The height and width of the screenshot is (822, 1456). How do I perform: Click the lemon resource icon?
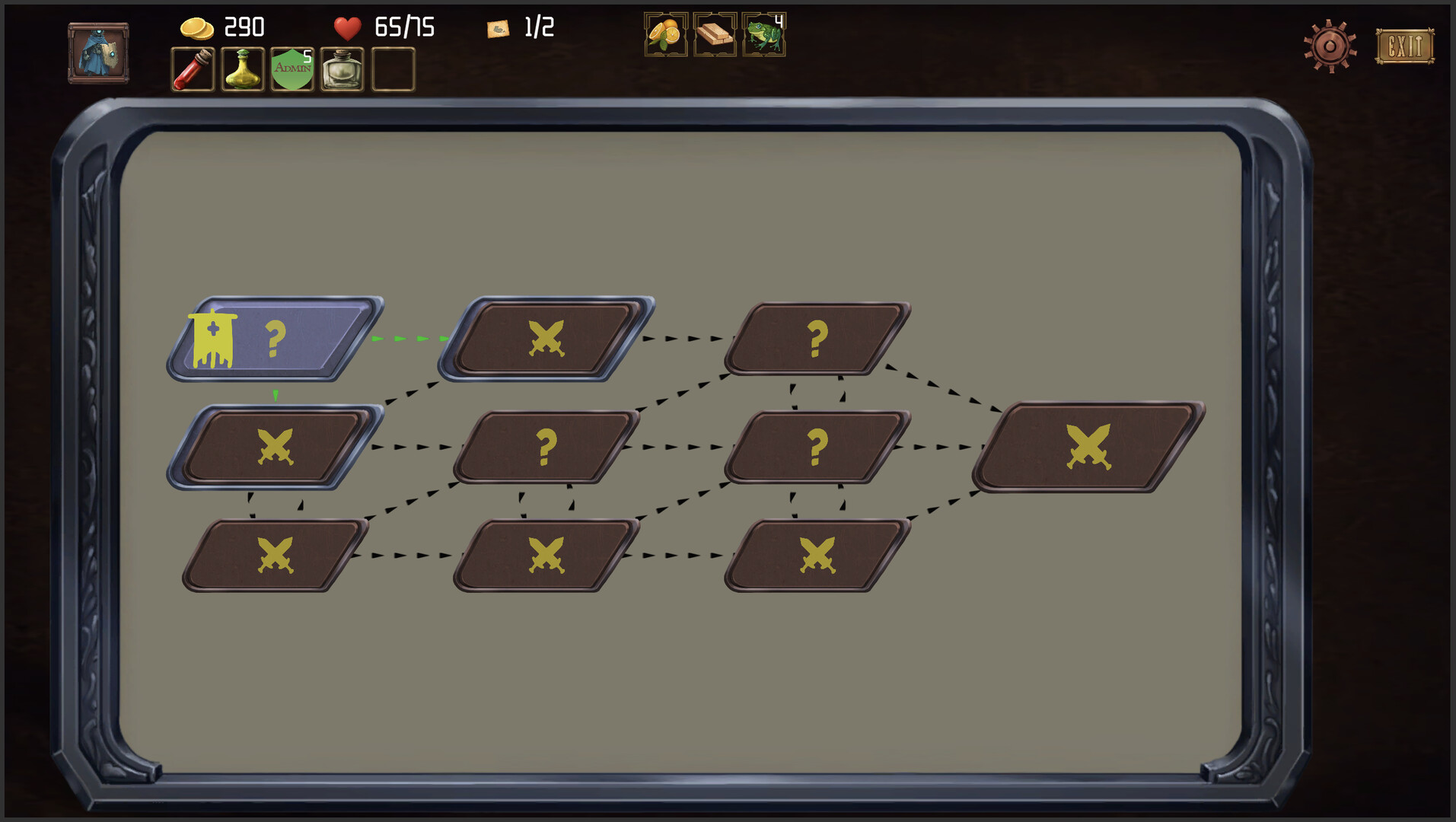664,33
